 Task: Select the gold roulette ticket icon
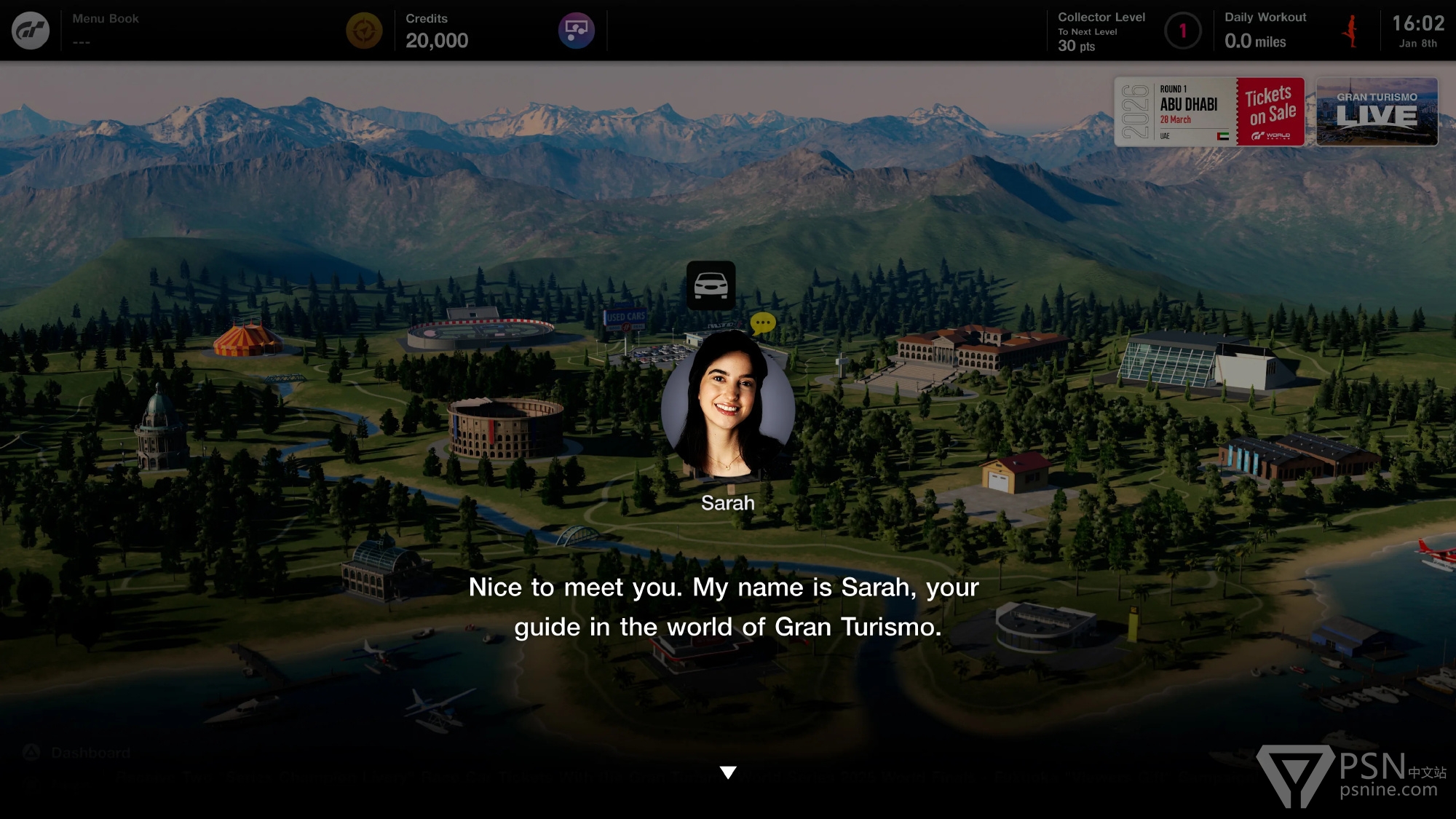point(364,31)
